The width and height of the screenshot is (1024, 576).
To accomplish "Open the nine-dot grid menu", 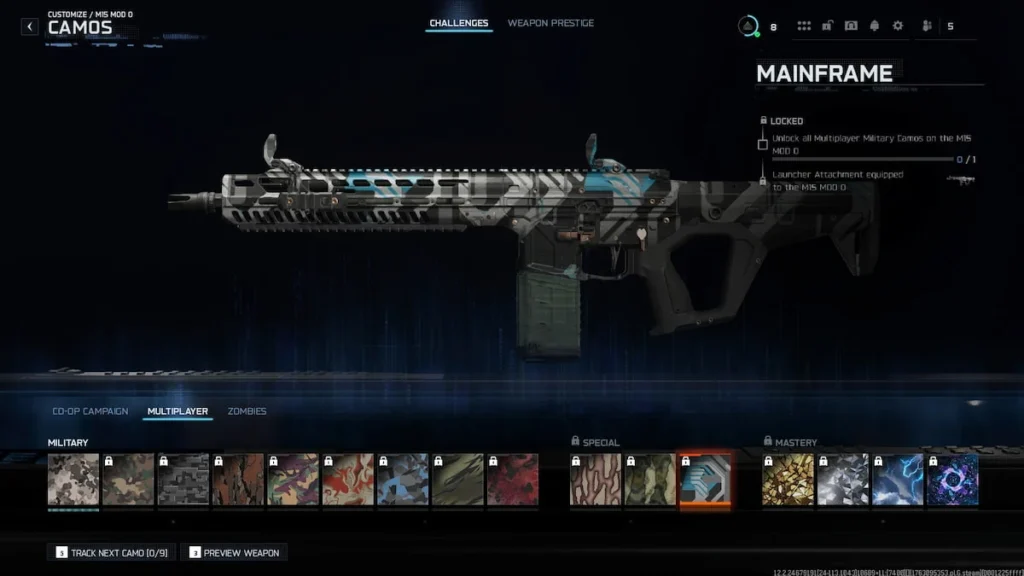I will 804,26.
